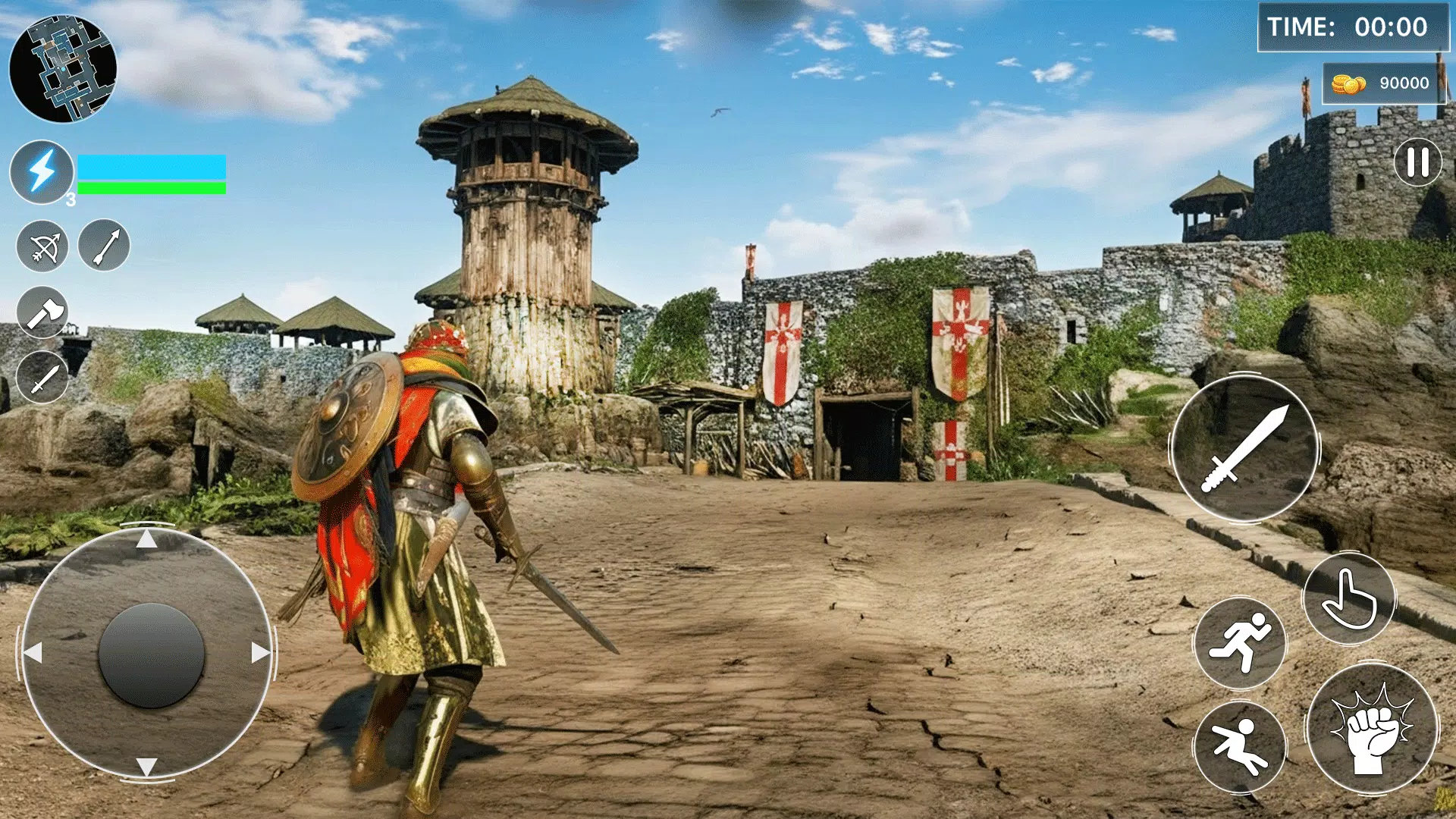Tap the lightning energy icon

click(42, 173)
